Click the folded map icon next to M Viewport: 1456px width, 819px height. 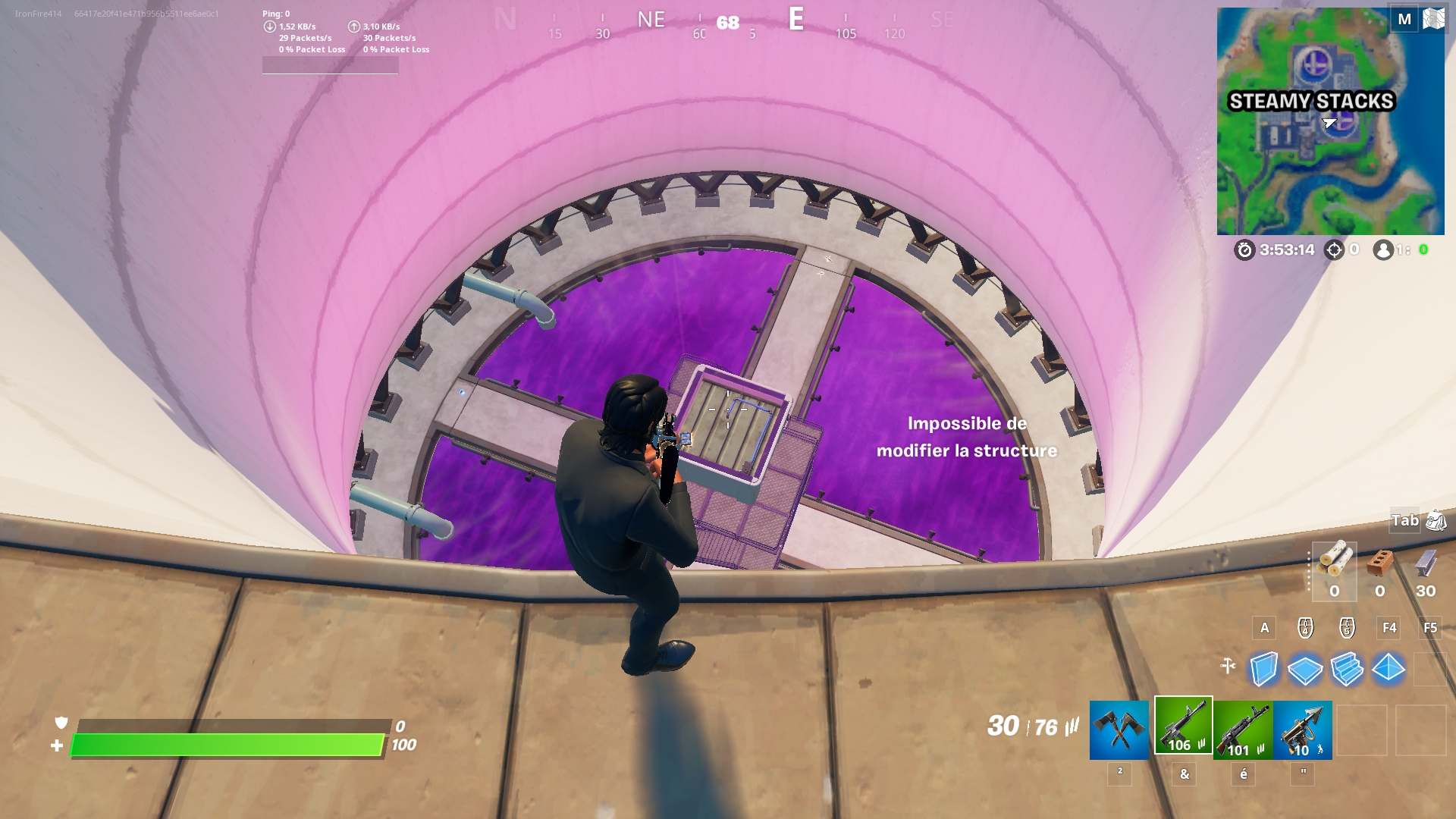pyautogui.click(x=1432, y=18)
